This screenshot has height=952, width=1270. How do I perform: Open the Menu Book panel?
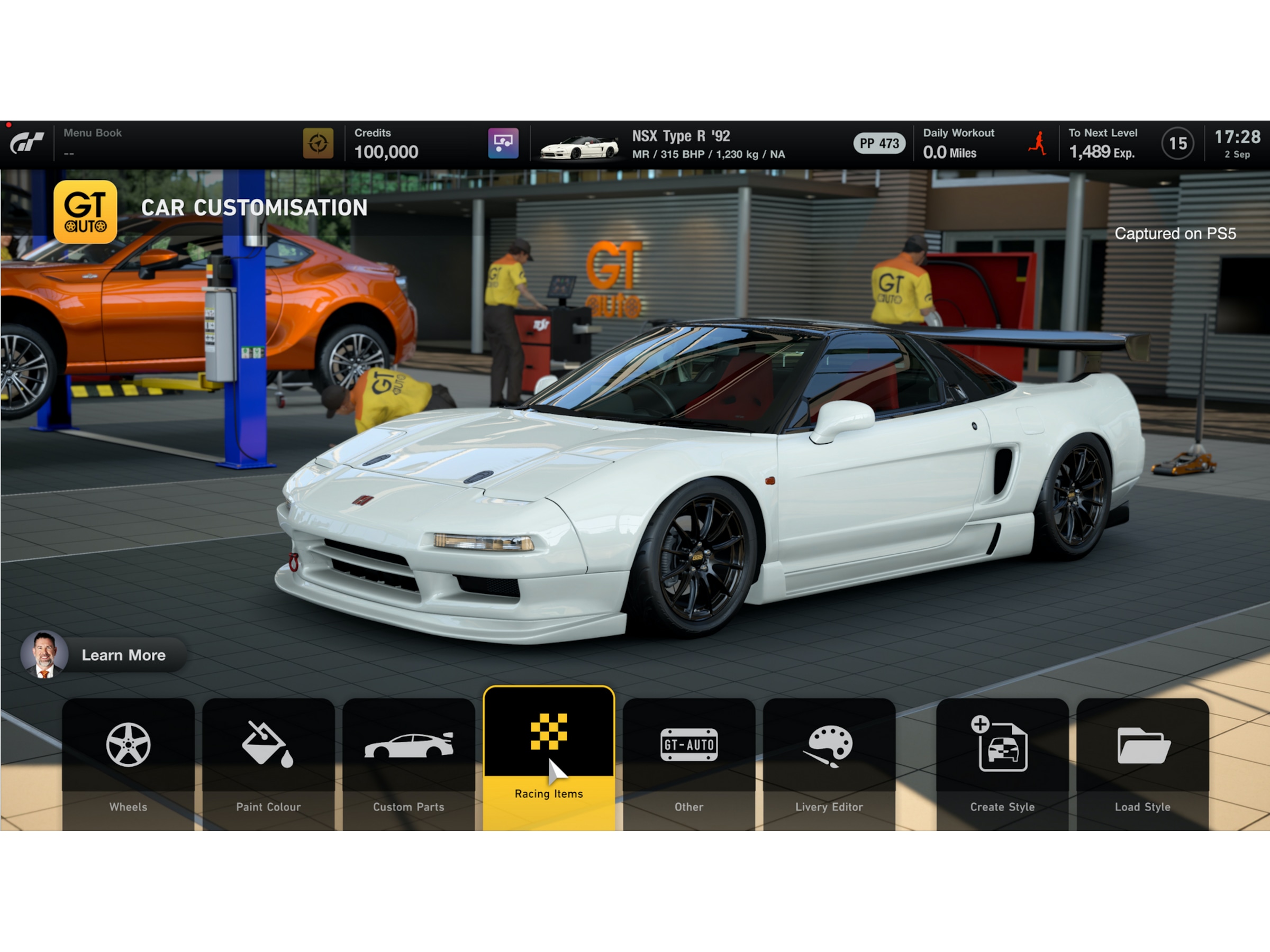93,143
